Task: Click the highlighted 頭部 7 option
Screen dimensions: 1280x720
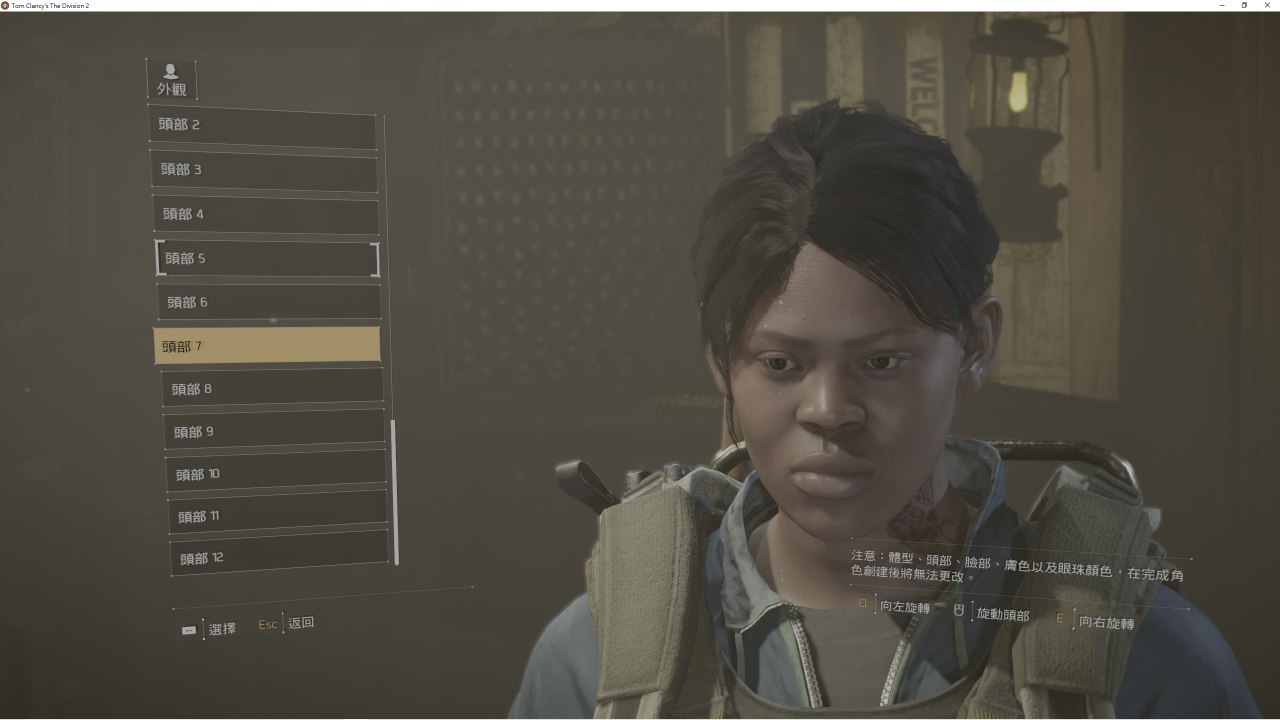Action: click(267, 345)
